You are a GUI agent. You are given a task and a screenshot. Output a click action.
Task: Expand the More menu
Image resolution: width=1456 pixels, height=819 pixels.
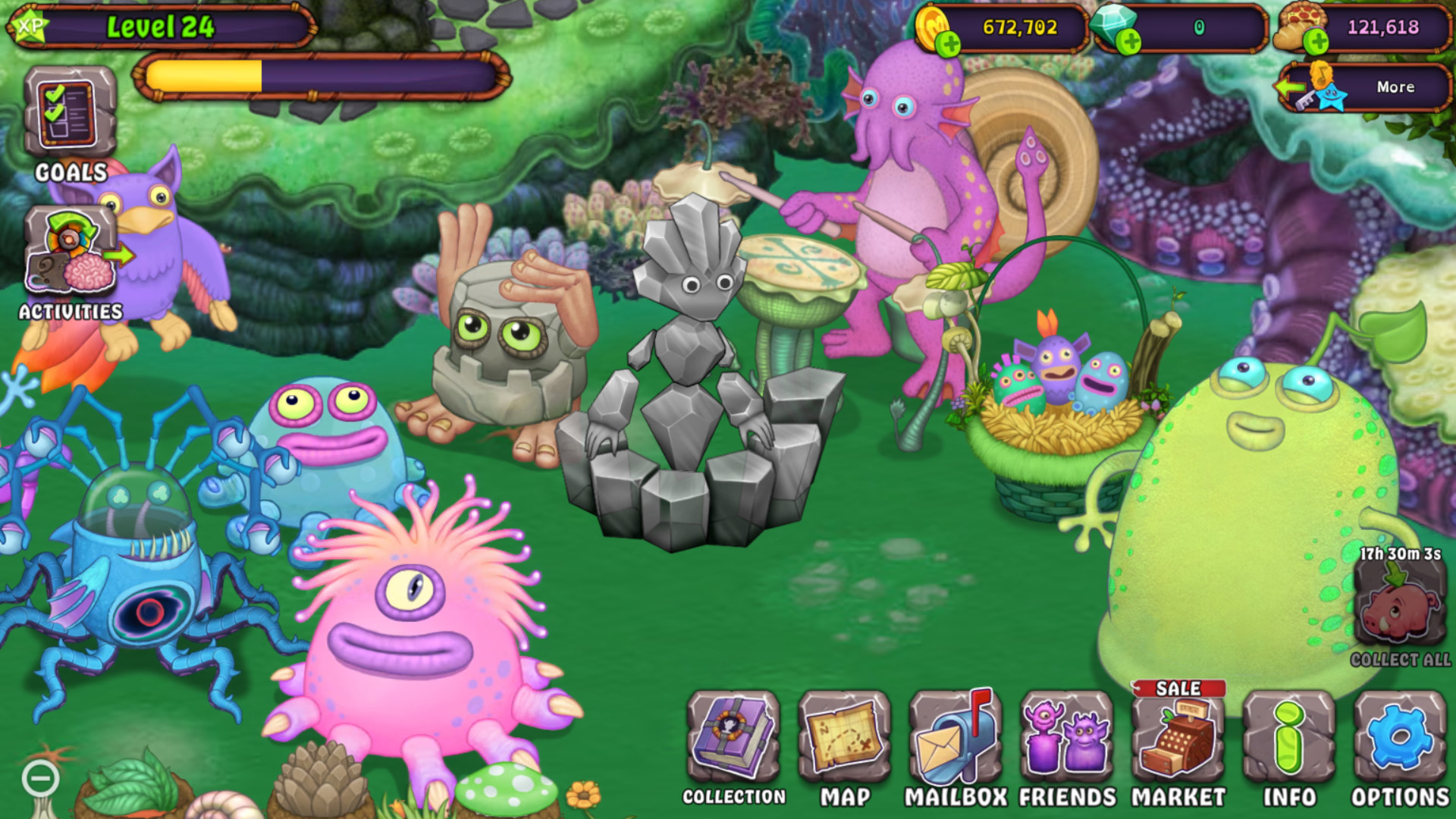pyautogui.click(x=1395, y=87)
